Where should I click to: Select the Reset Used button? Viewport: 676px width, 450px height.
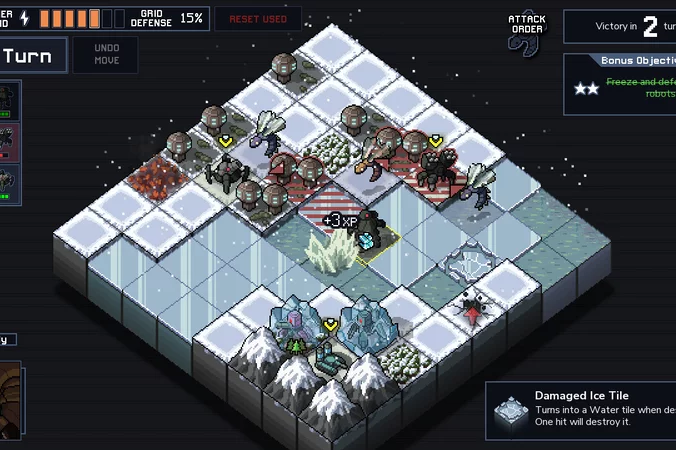[257, 19]
